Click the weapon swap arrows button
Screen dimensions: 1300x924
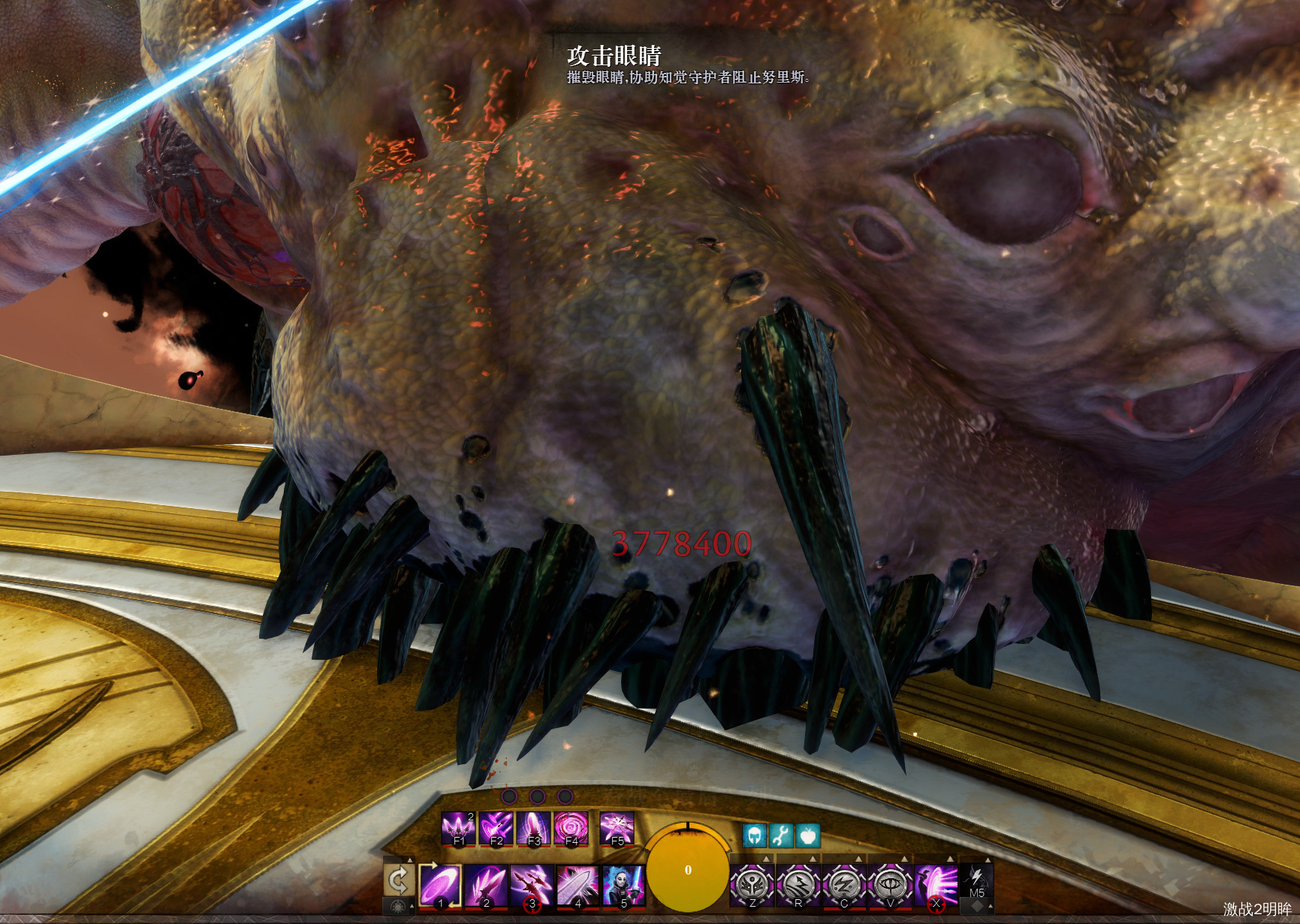point(398,880)
